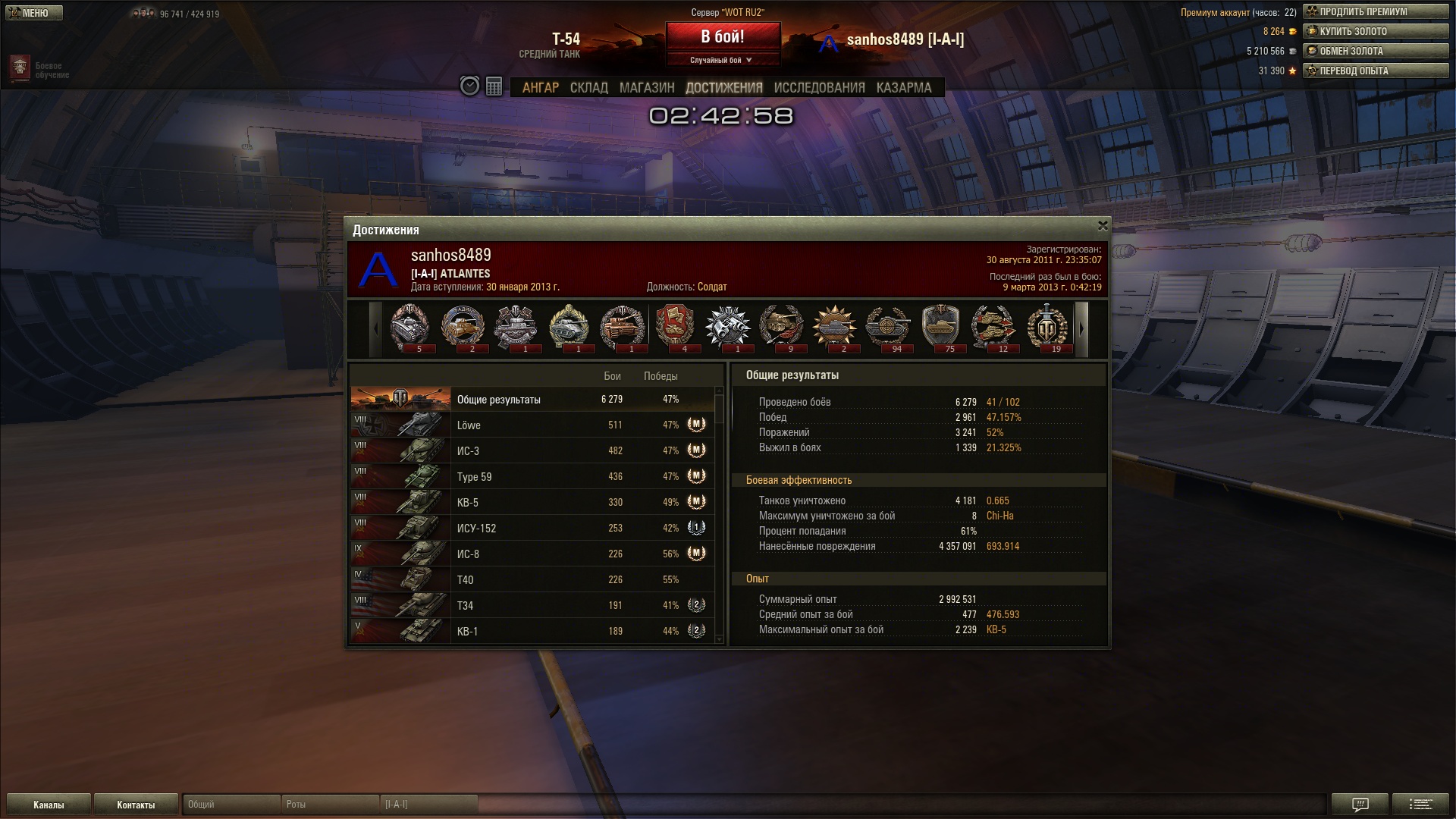Open the СКЛАД tab
The image size is (1456, 819).
588,88
